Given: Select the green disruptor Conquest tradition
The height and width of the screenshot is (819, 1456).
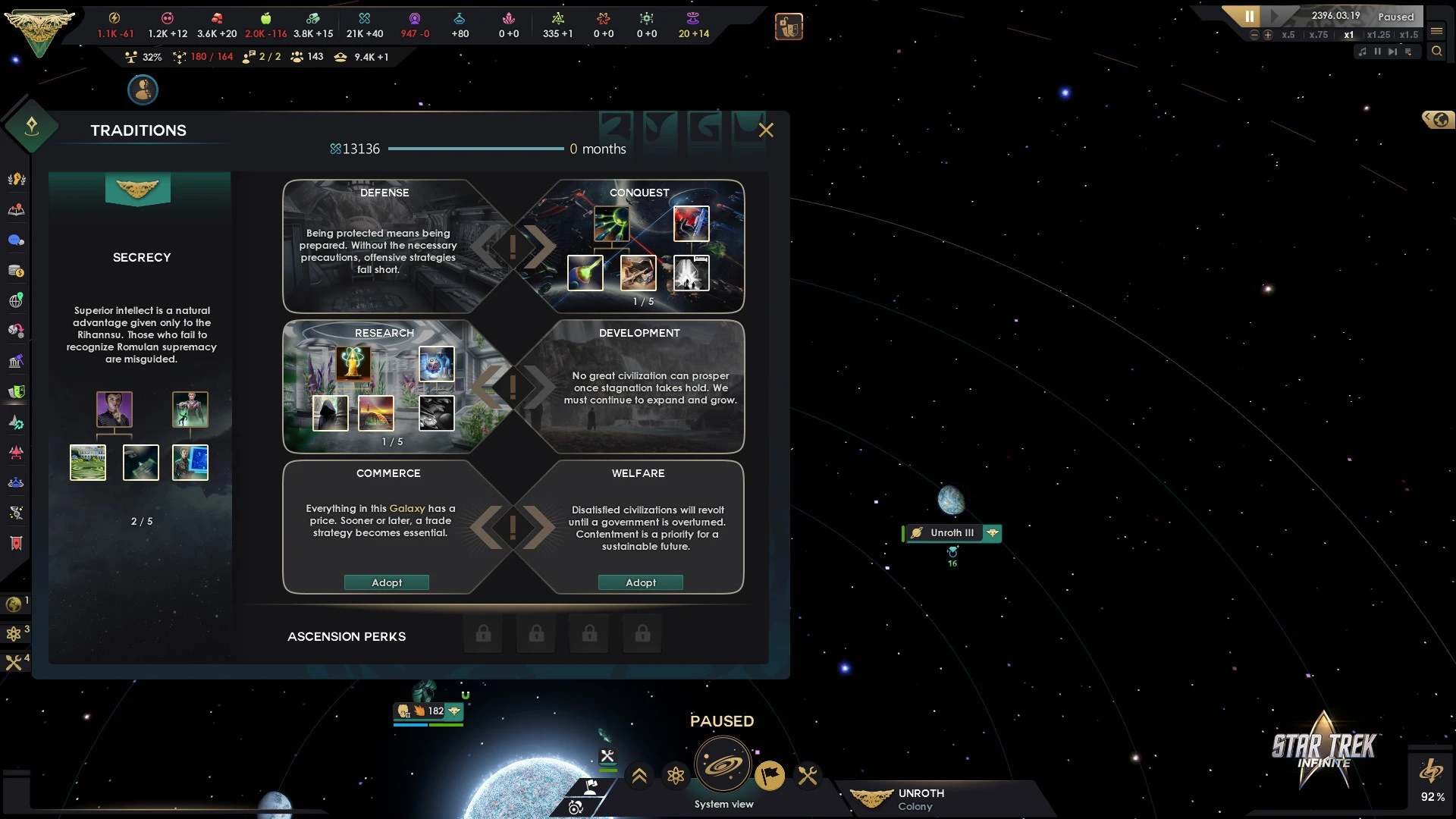Looking at the screenshot, I should coord(611,224).
